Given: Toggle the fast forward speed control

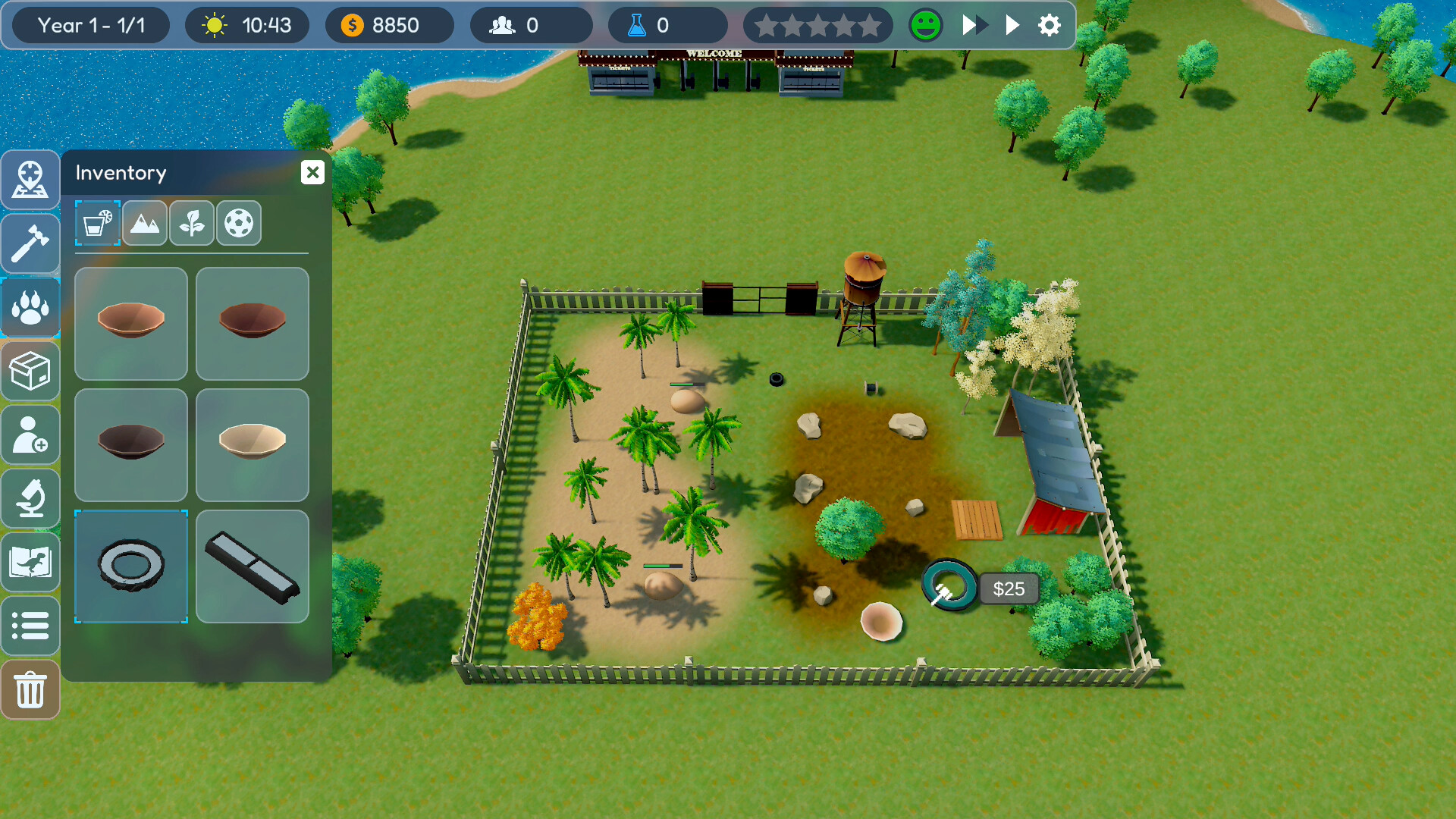Looking at the screenshot, I should [971, 25].
